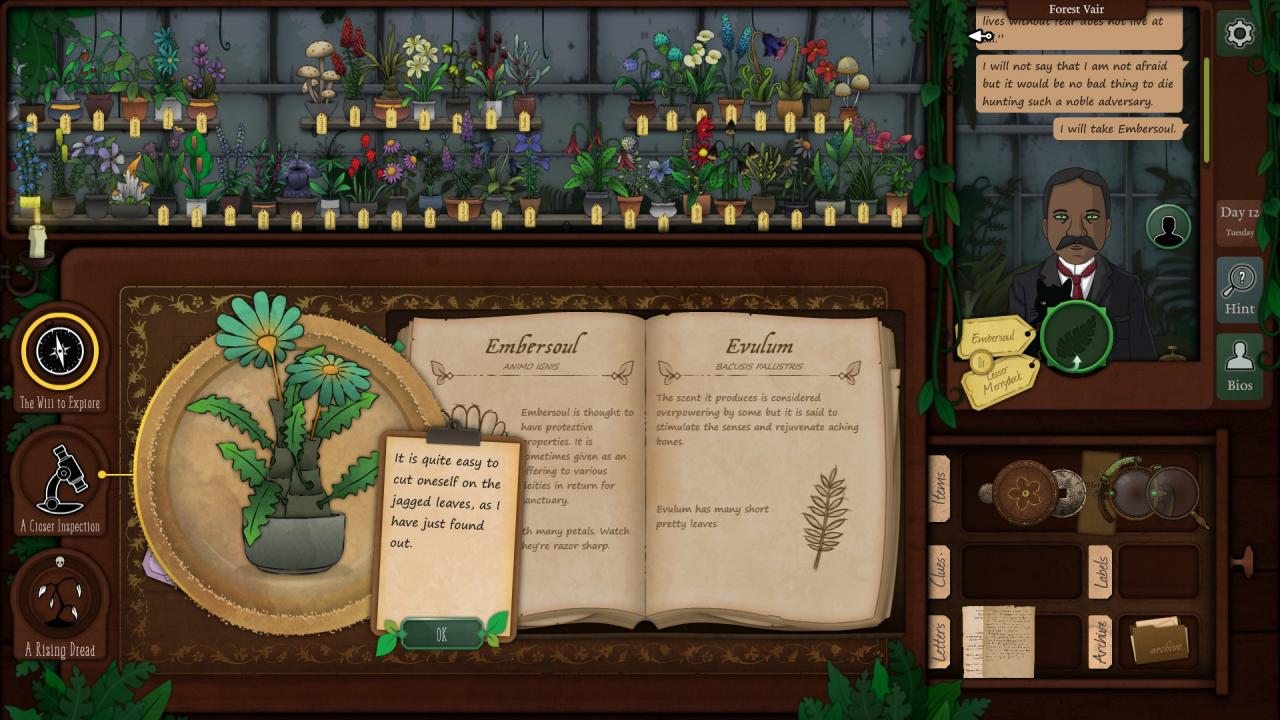Check the A Rising Dread meter

coord(60,598)
